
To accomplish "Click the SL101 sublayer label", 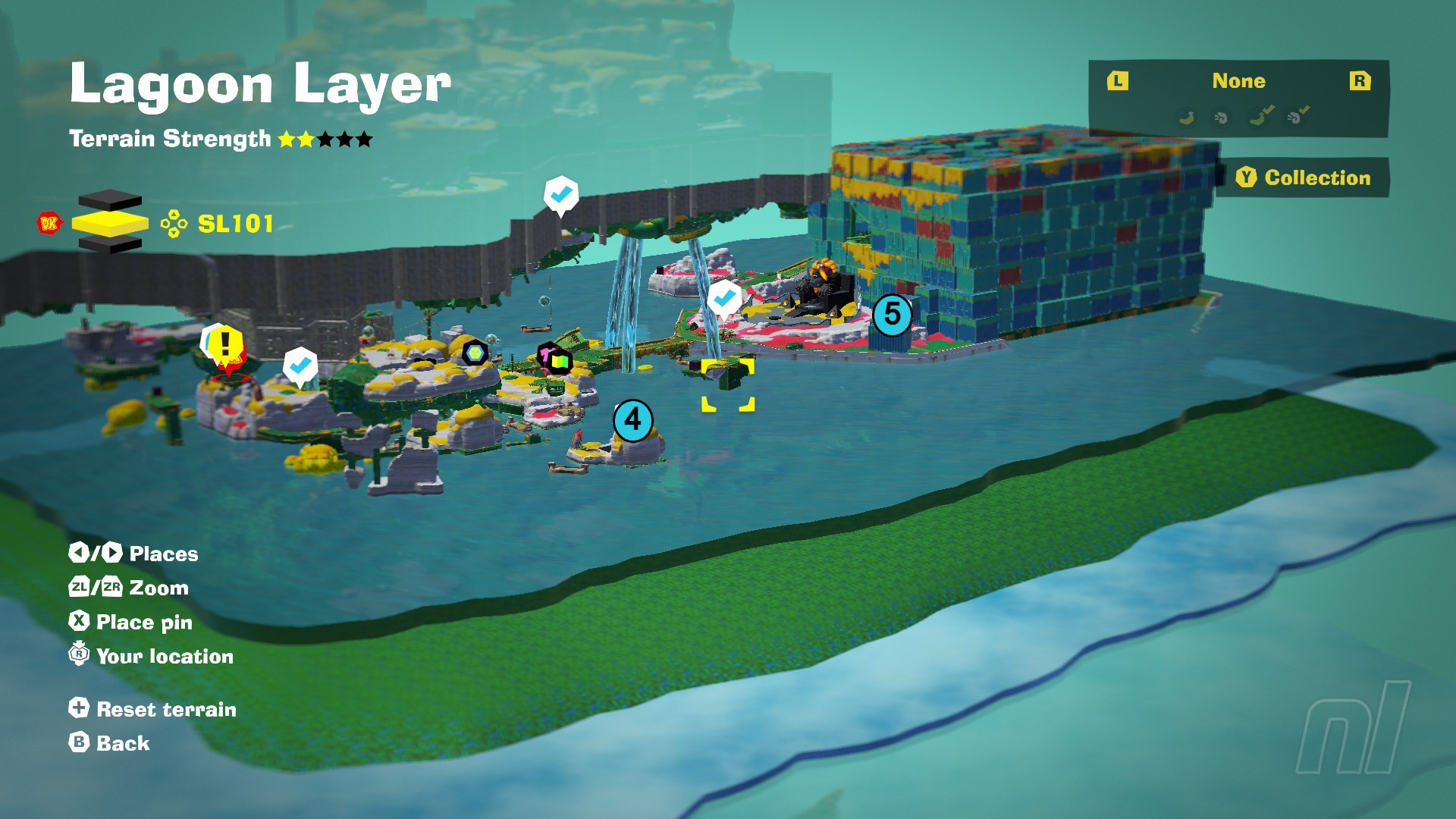I will coord(235,224).
